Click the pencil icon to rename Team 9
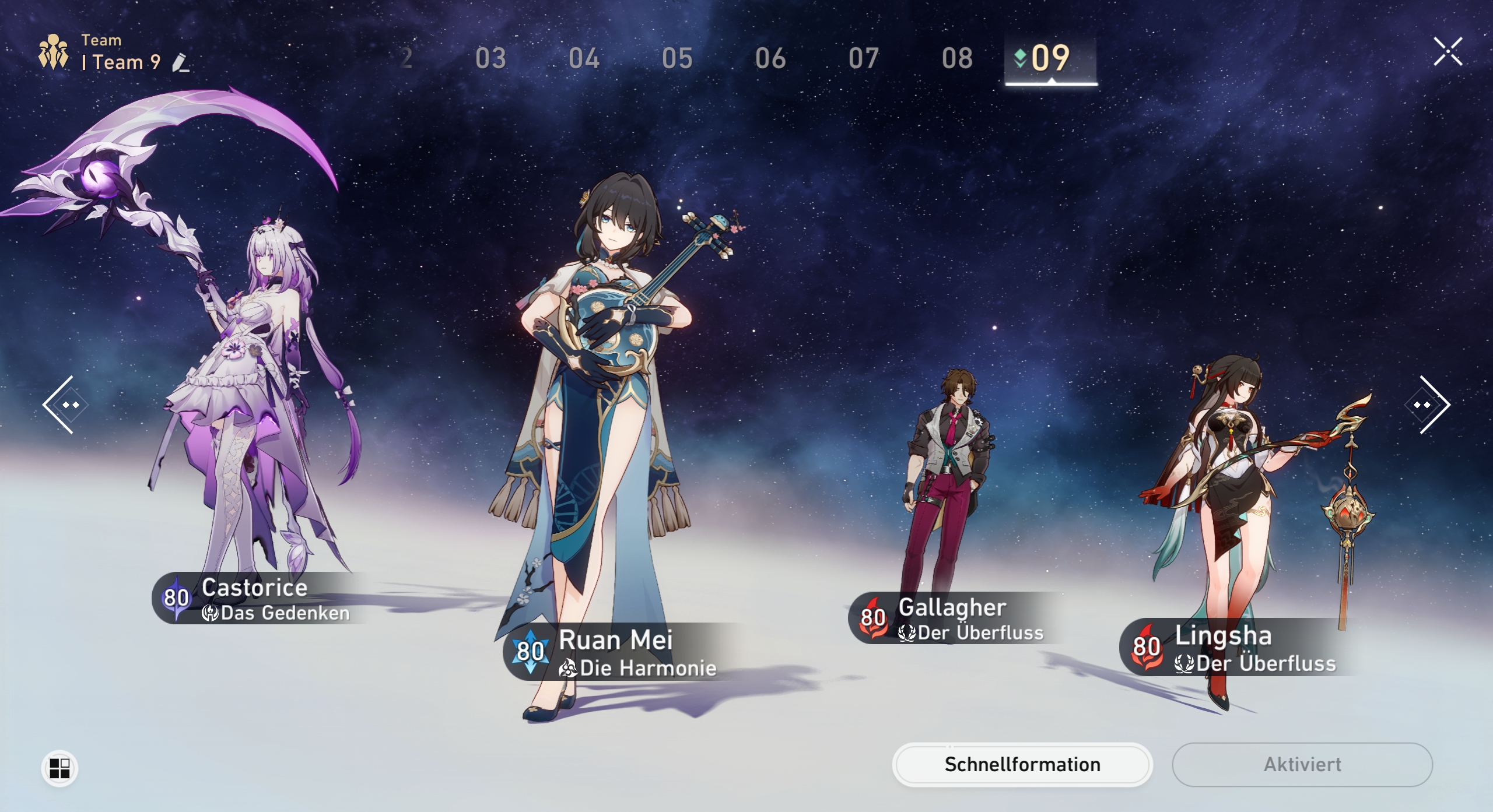 [x=181, y=63]
